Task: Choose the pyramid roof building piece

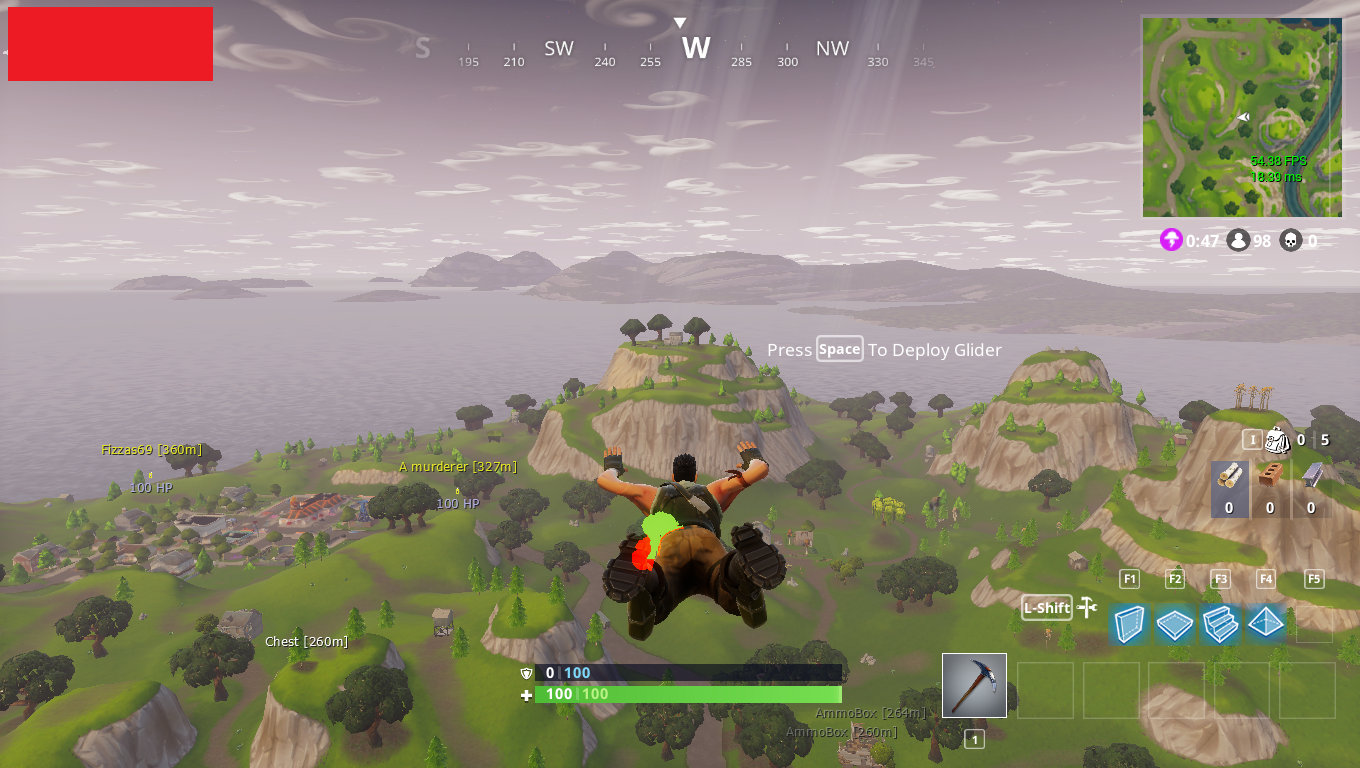Action: [1265, 624]
